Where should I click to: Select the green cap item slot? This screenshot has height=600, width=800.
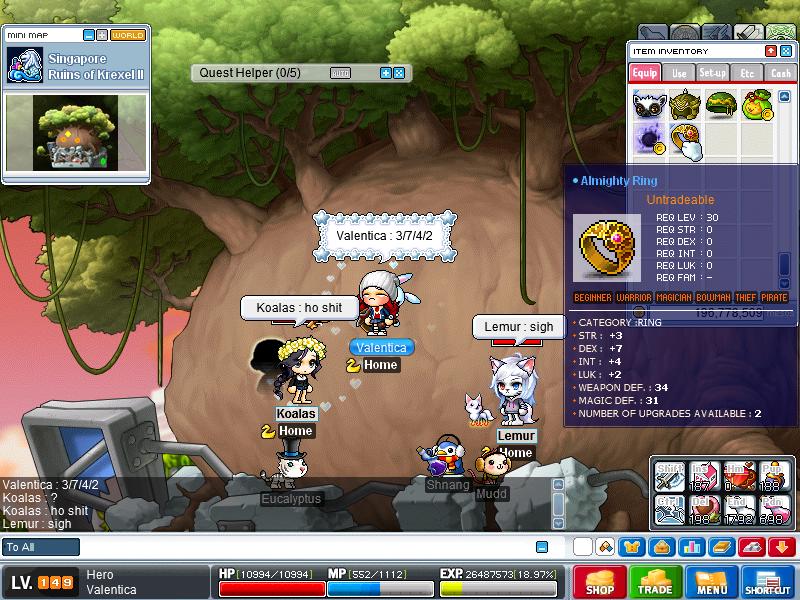(x=720, y=104)
